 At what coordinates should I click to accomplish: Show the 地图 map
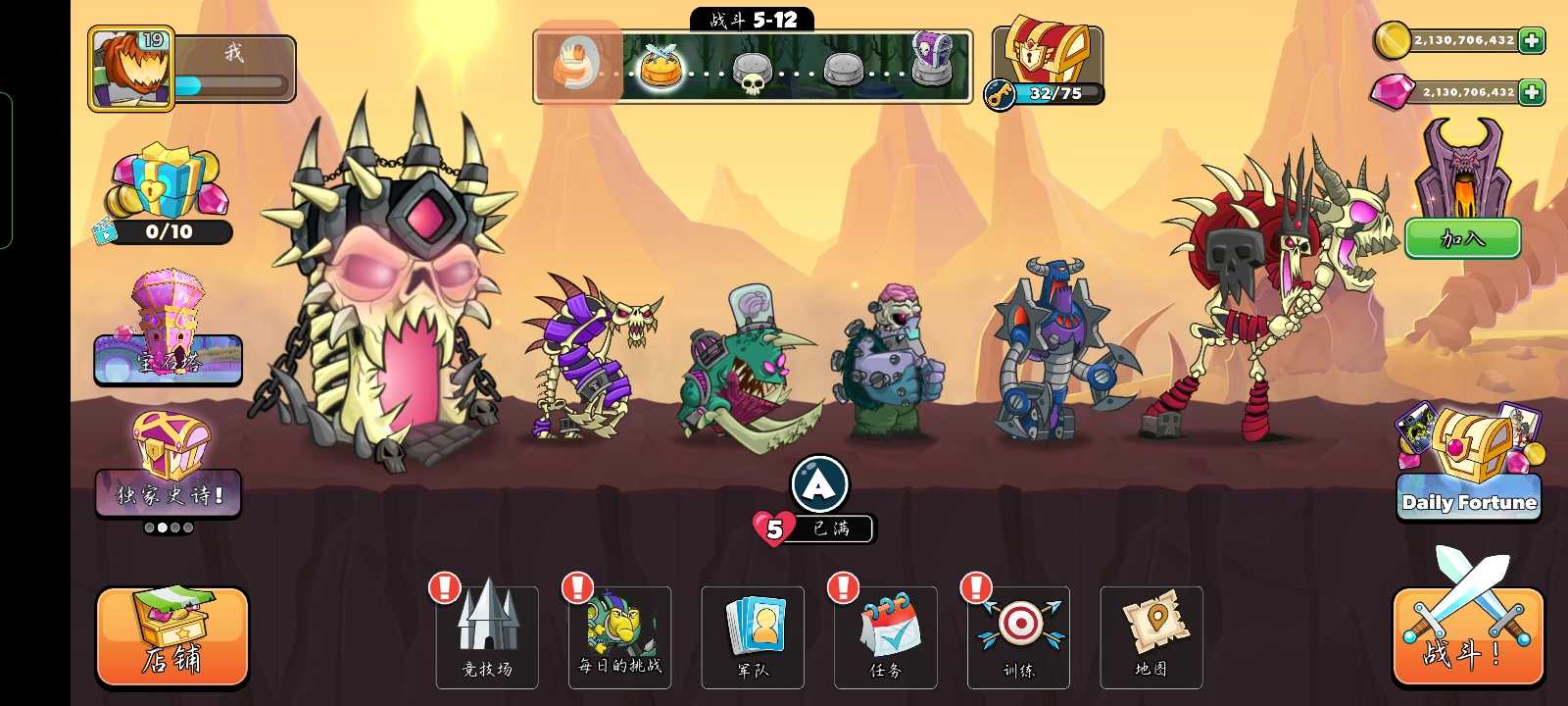(1151, 636)
